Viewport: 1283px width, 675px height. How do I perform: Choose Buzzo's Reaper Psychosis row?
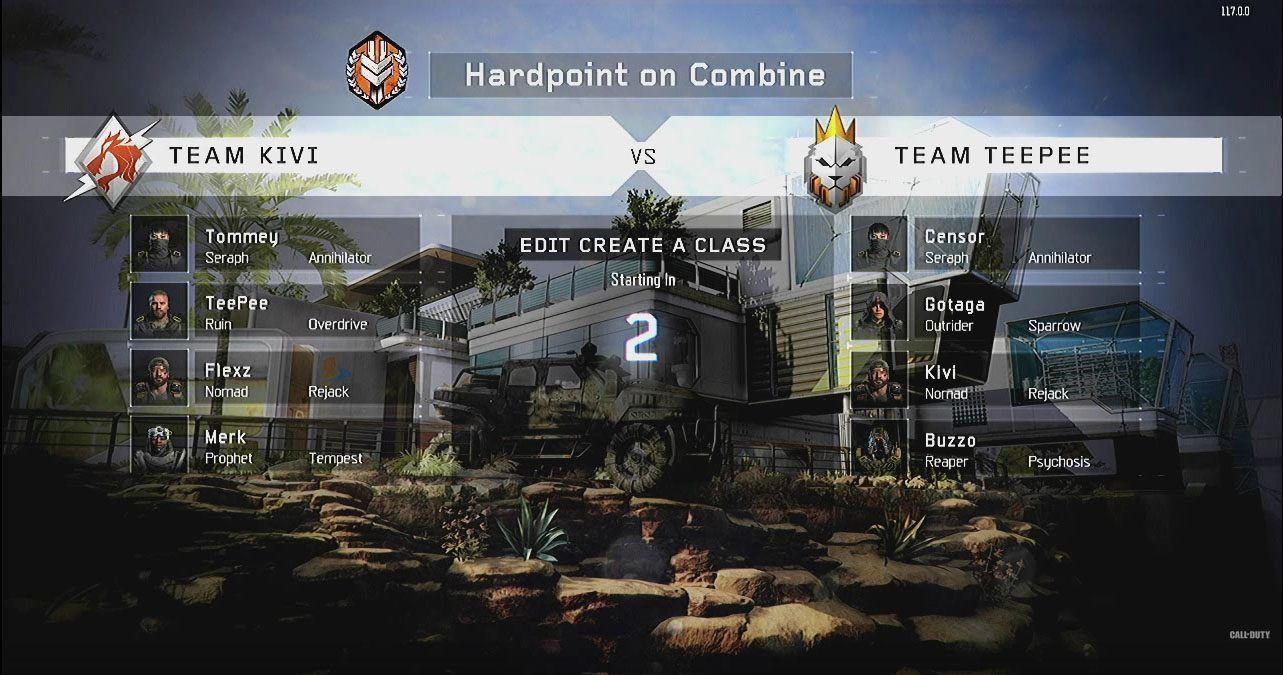point(995,449)
